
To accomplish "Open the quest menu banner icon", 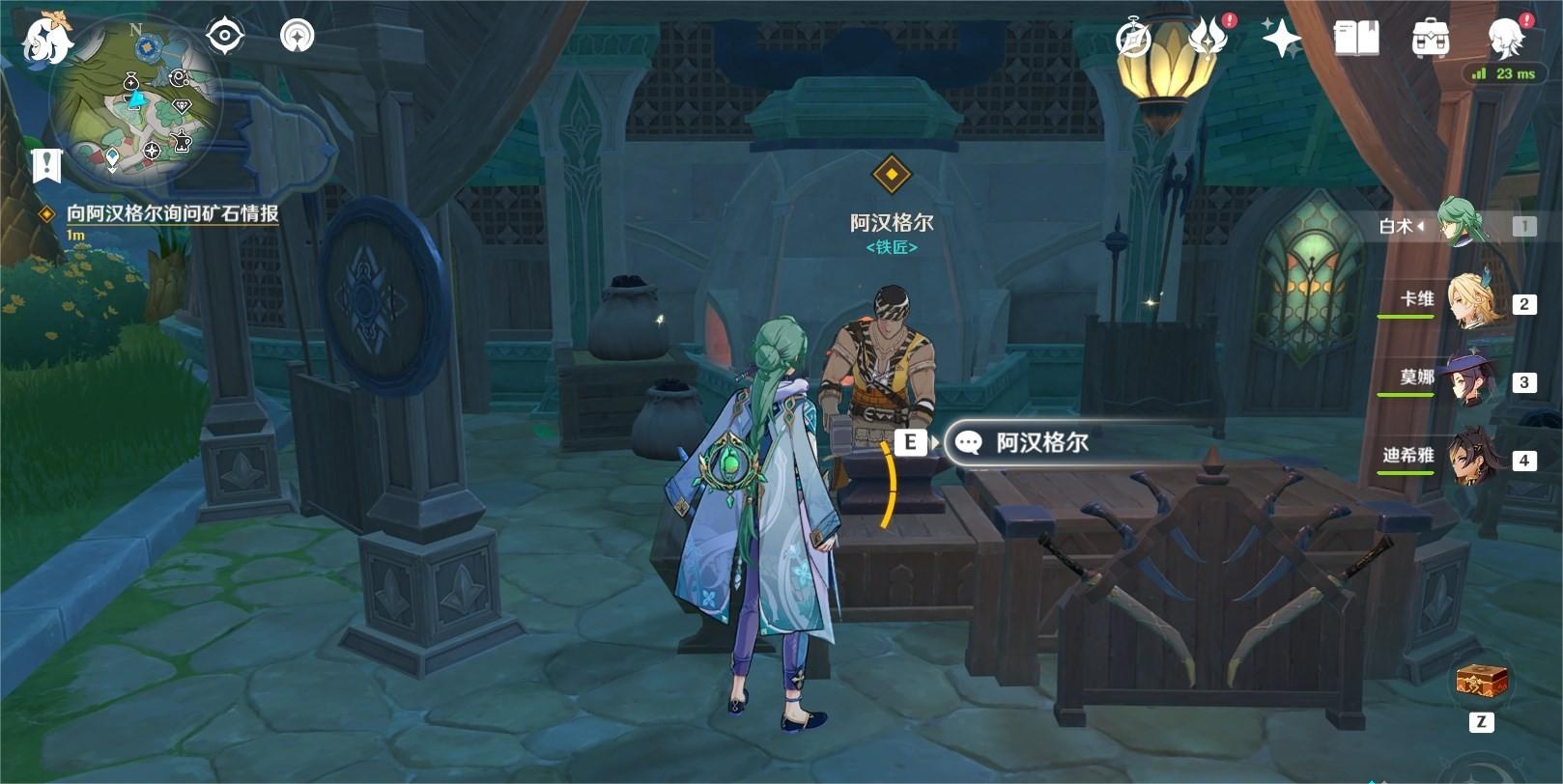I will point(45,165).
